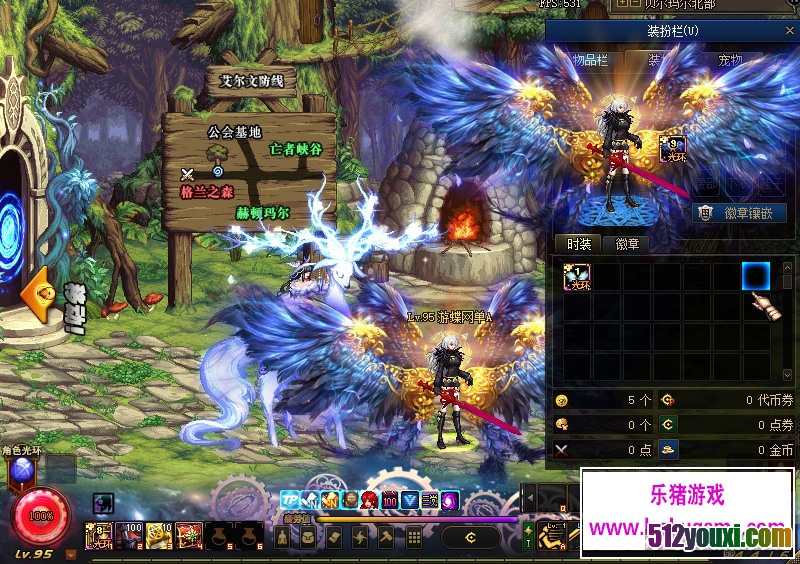The height and width of the screenshot is (564, 800).
Task: Close the 装扮栏 costume window
Action: click(x=788, y=32)
